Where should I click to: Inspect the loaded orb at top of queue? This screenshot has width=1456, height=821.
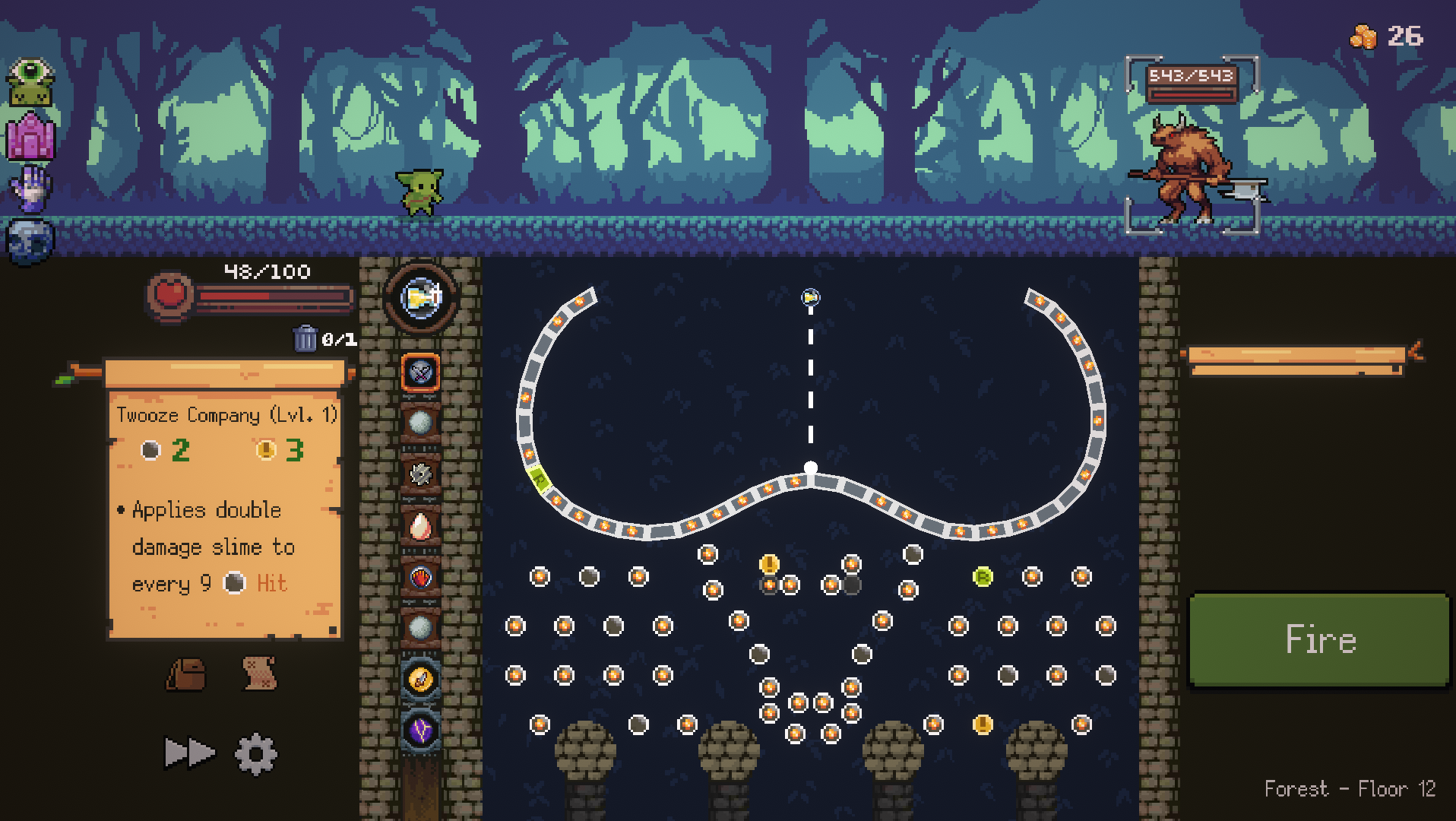click(420, 298)
